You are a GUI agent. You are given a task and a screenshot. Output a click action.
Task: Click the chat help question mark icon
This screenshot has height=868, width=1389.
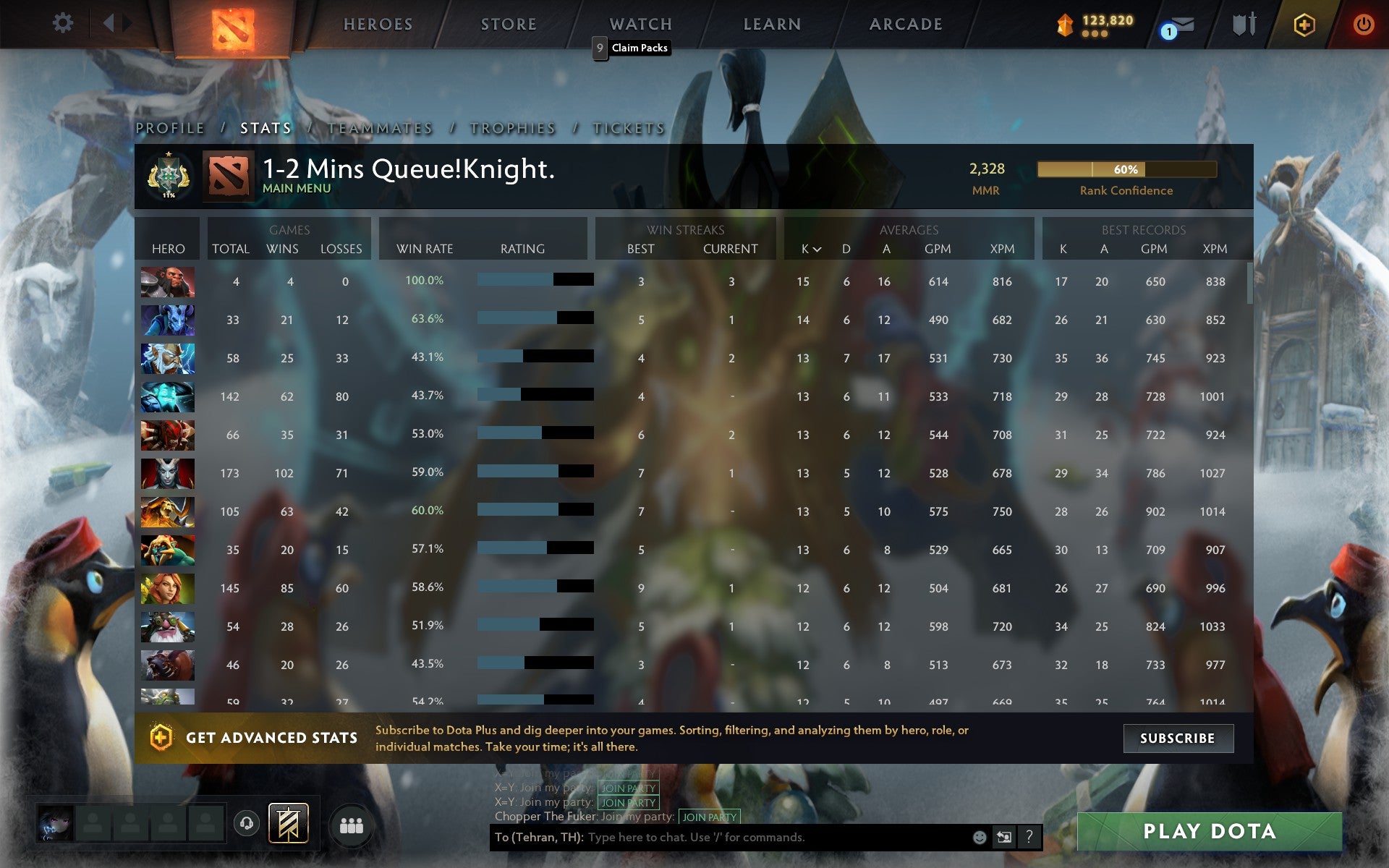[x=1028, y=838]
